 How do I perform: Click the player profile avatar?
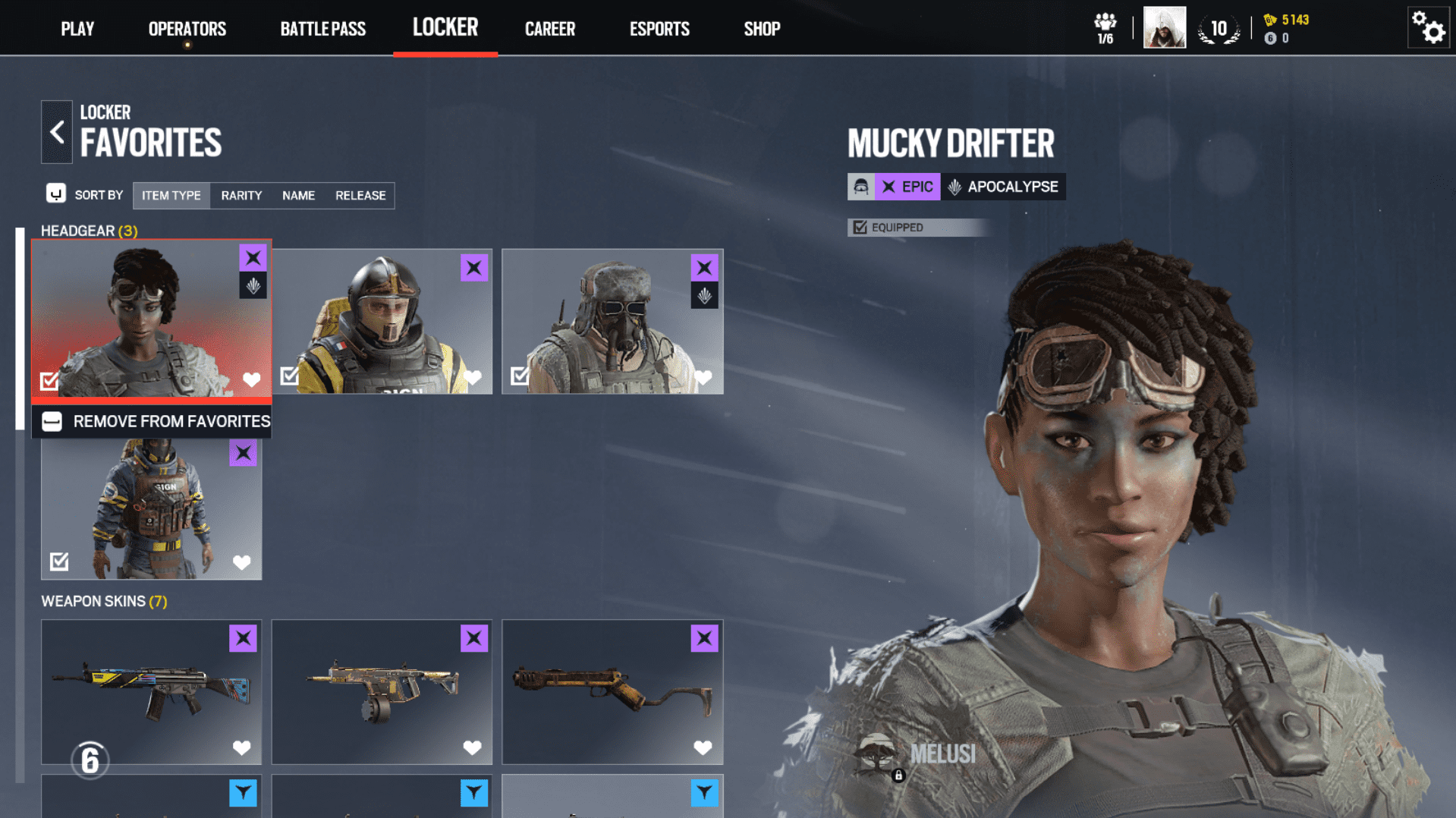pos(1164,28)
